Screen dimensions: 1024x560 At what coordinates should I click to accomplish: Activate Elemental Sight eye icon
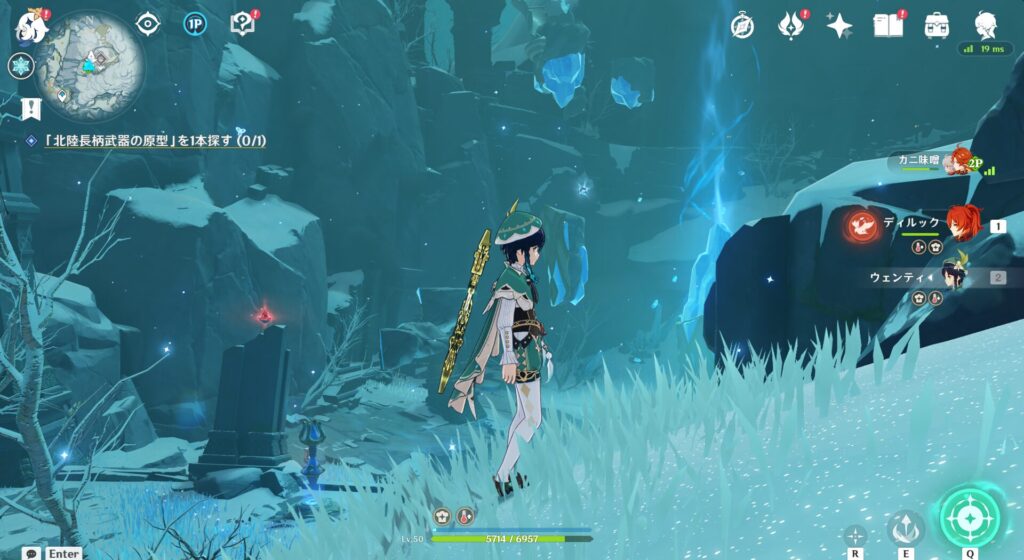pos(148,24)
